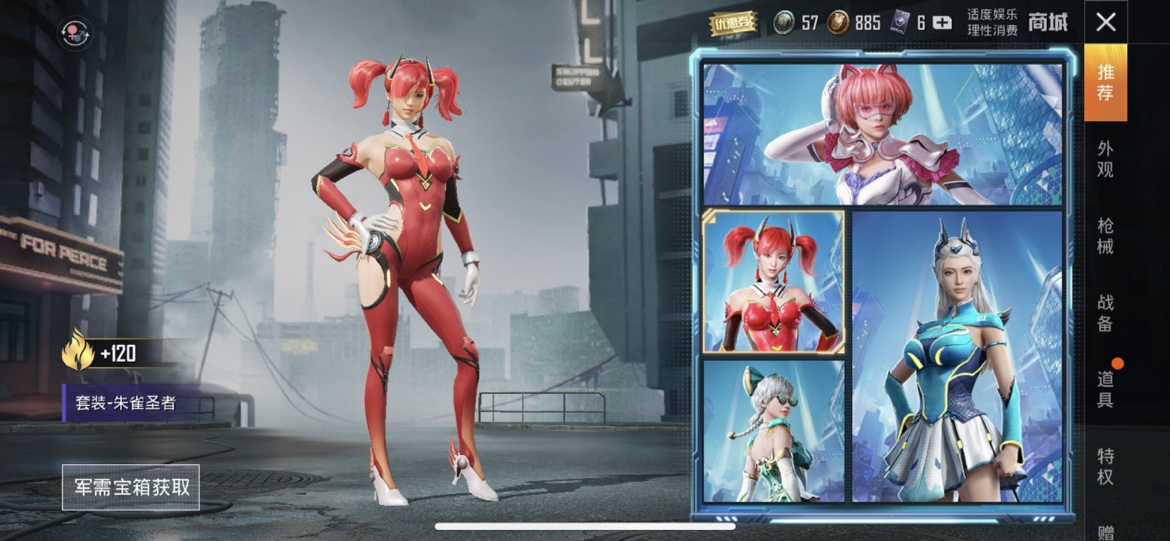Go to the 战备 tab
The width and height of the screenshot is (1170, 541).
[1105, 312]
